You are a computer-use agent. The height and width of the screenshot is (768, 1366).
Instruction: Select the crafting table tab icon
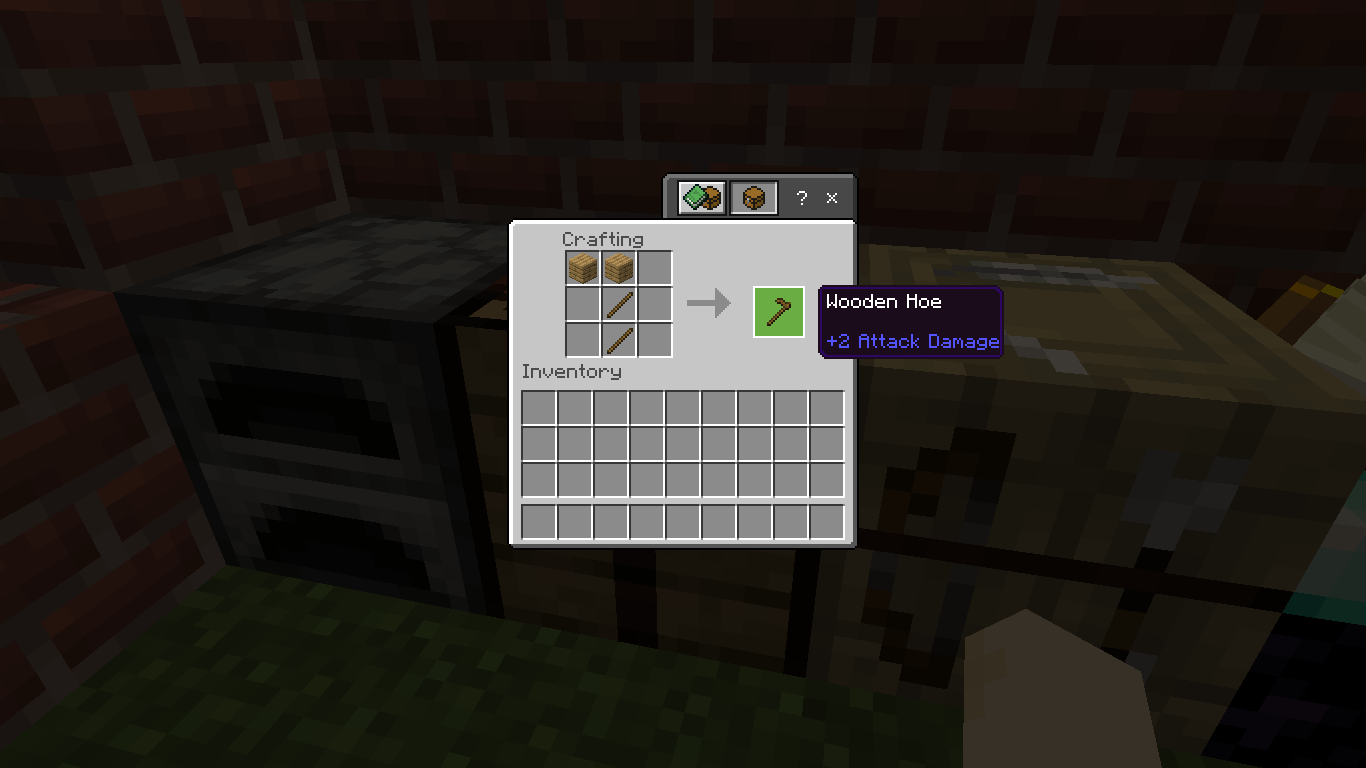coord(753,197)
